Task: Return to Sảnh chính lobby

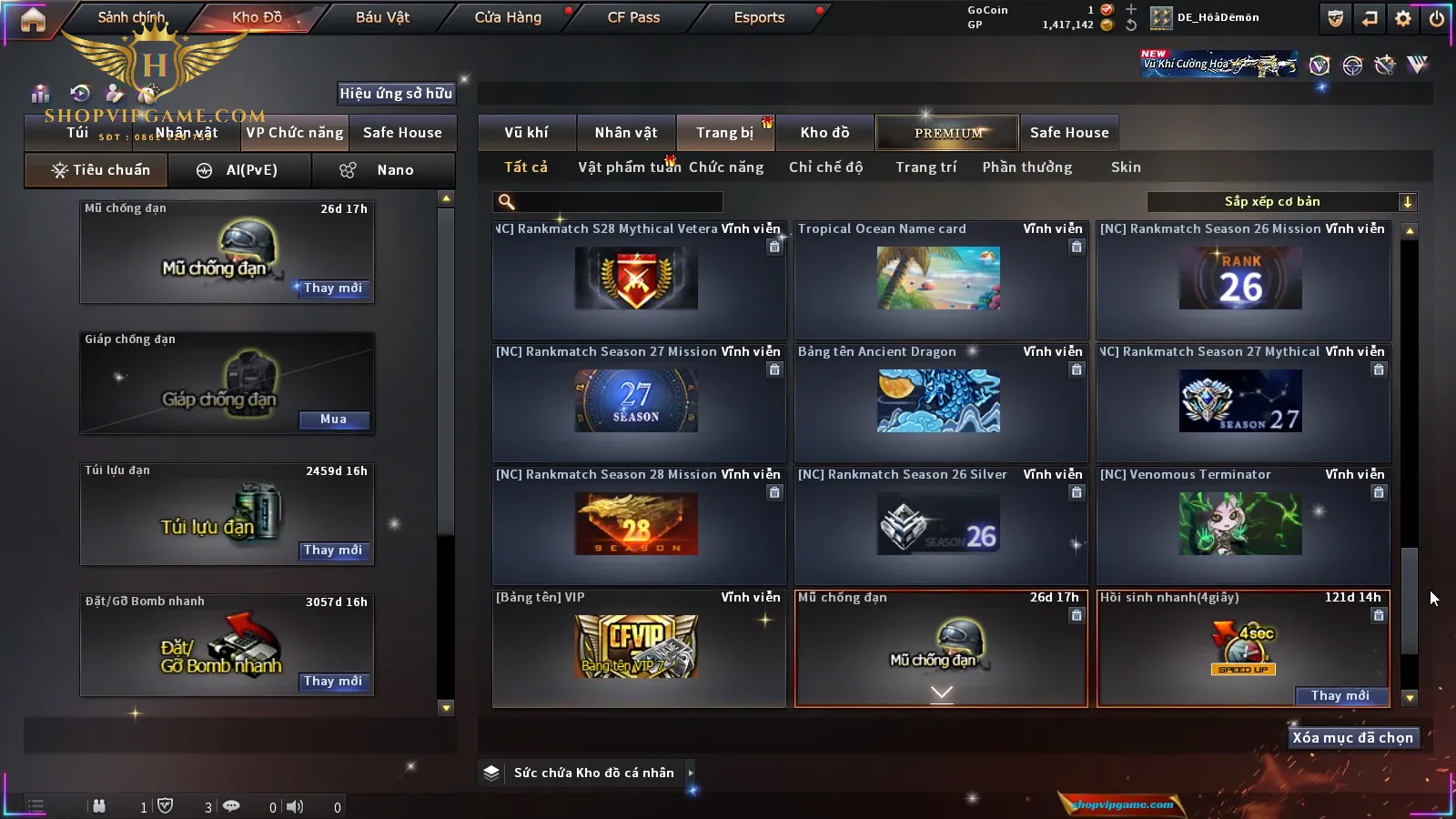Action: pos(131,17)
